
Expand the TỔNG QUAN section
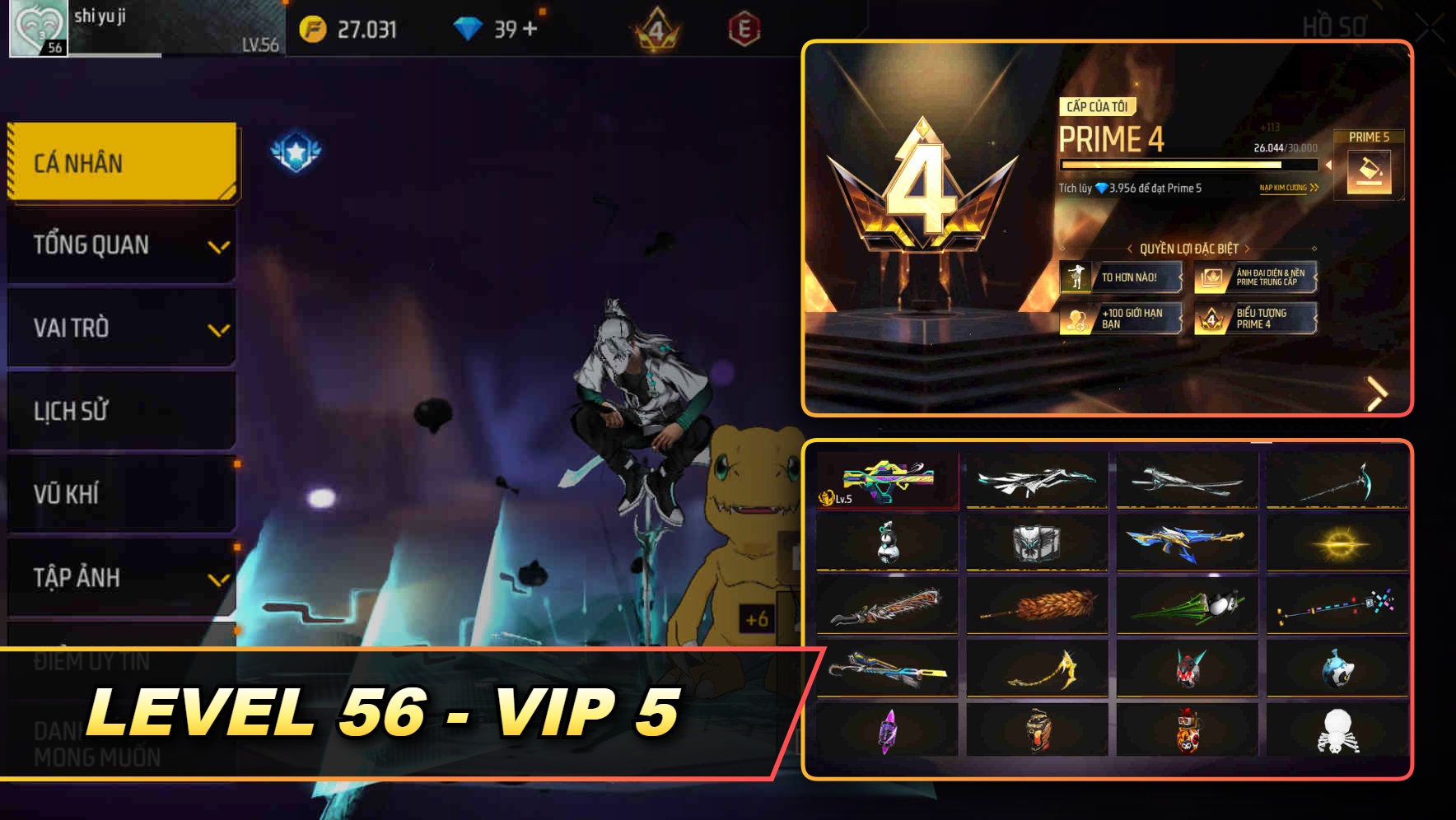120,245
